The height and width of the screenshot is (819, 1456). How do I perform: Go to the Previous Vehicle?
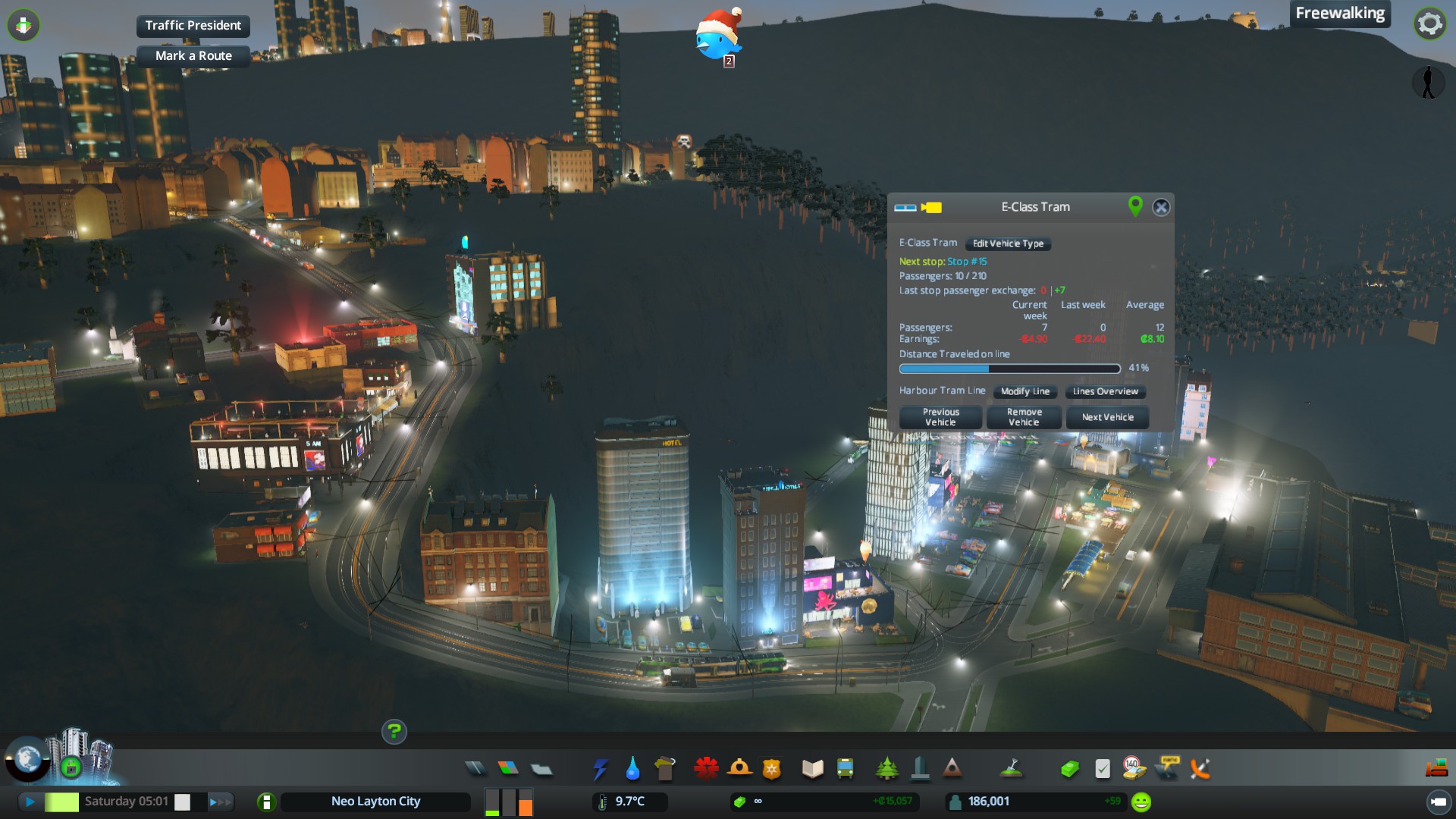[x=940, y=417]
